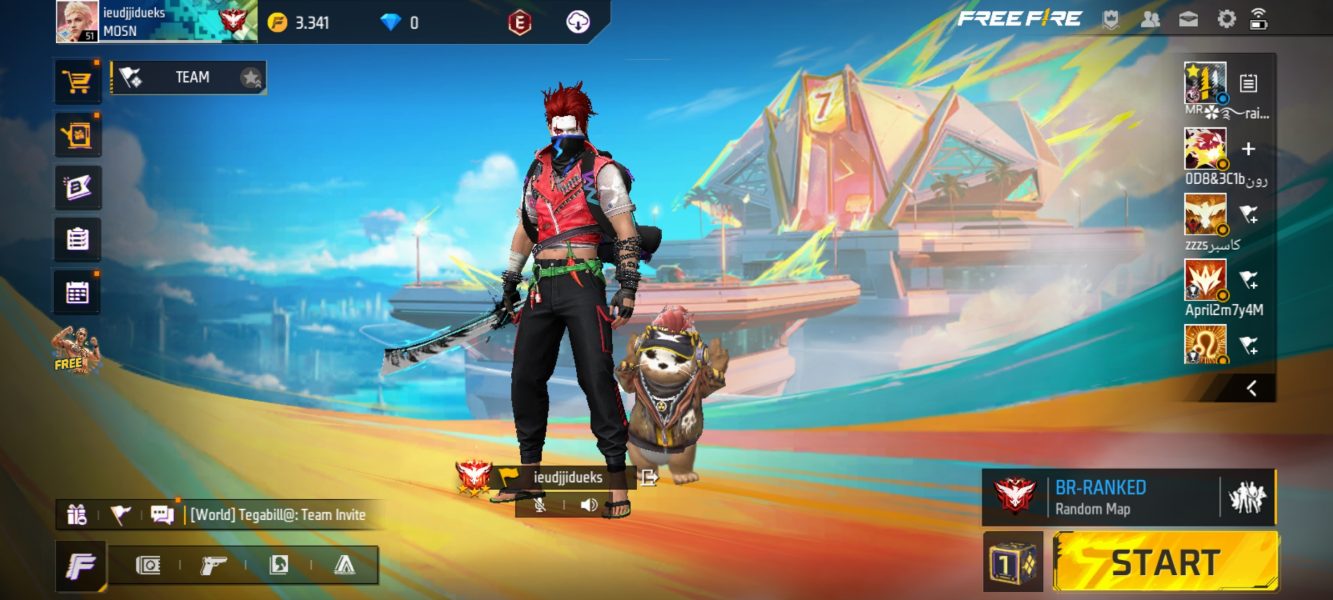Open the settings gear icon

click(x=1226, y=19)
